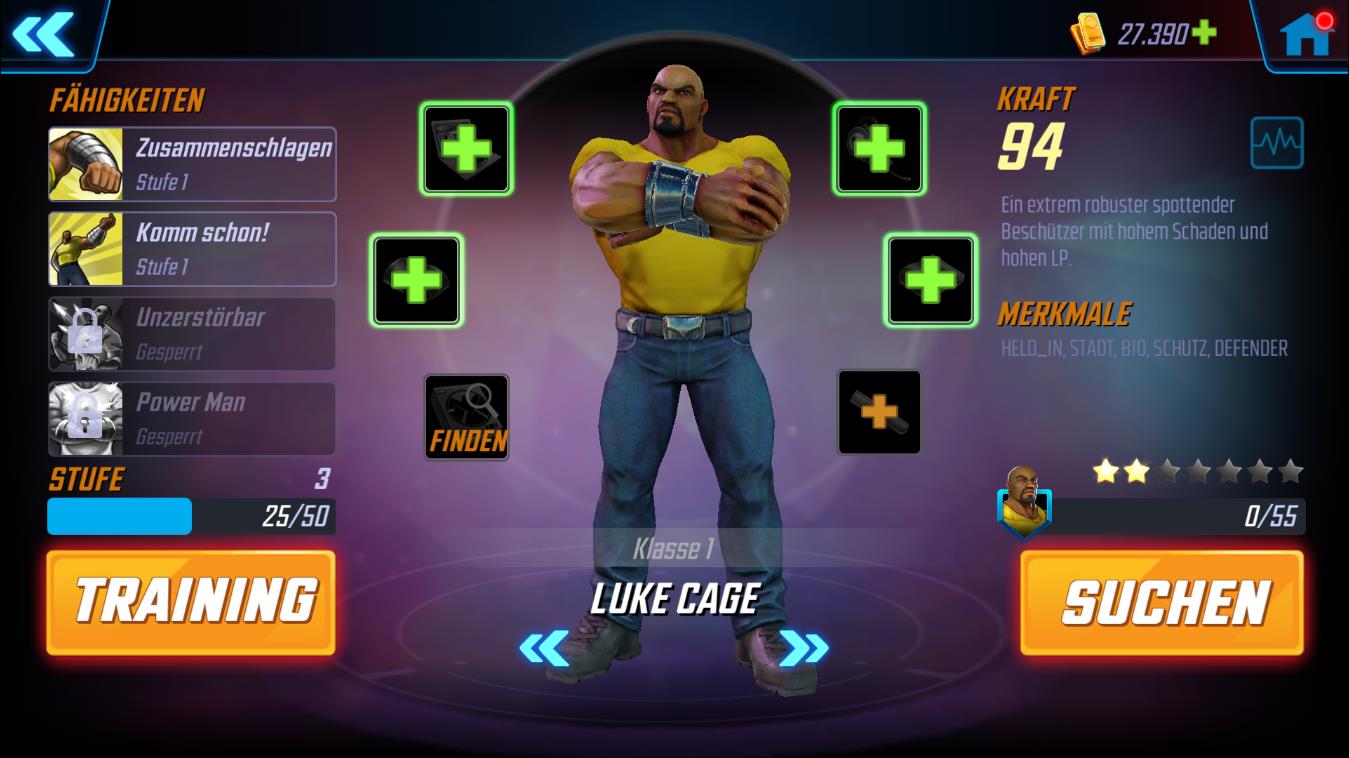Select the Komm schon! ability
The image size is (1349, 758).
pos(192,249)
